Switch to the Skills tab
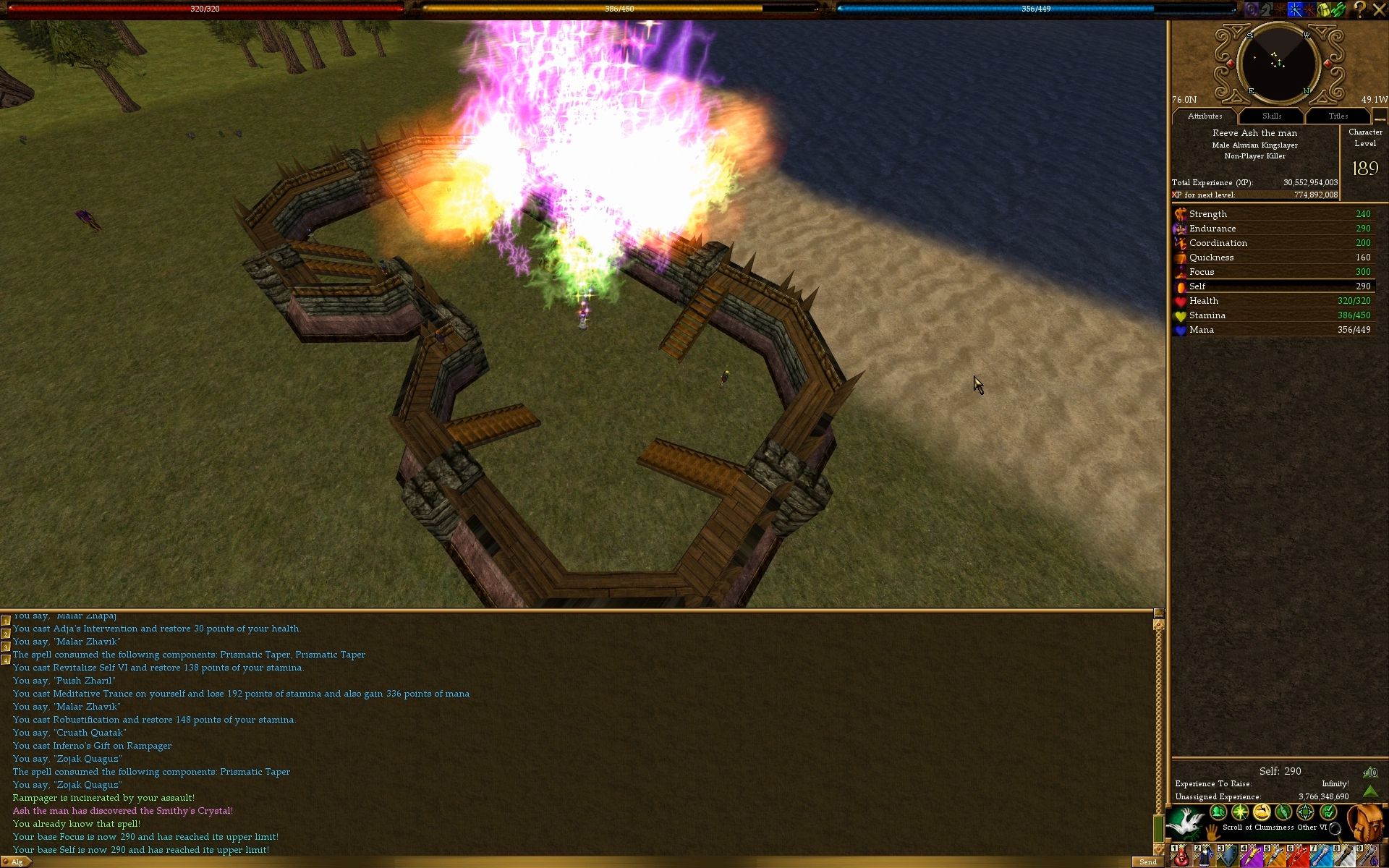1389x868 pixels. (1271, 116)
